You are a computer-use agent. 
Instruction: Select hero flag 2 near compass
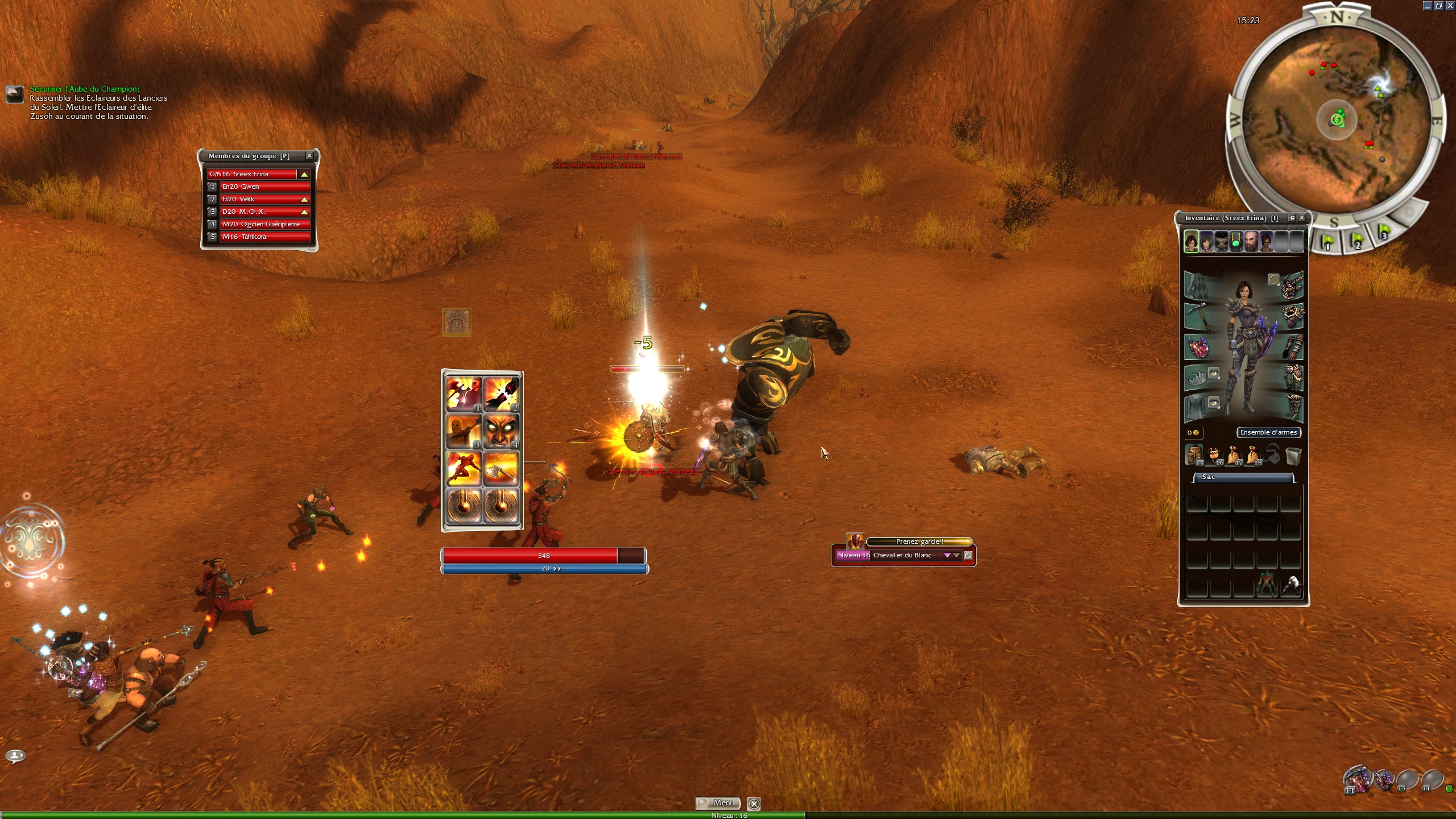click(1356, 241)
